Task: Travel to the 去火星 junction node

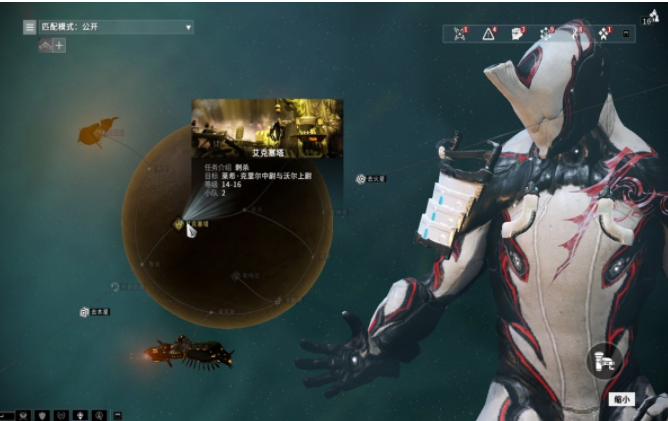Action: click(361, 179)
